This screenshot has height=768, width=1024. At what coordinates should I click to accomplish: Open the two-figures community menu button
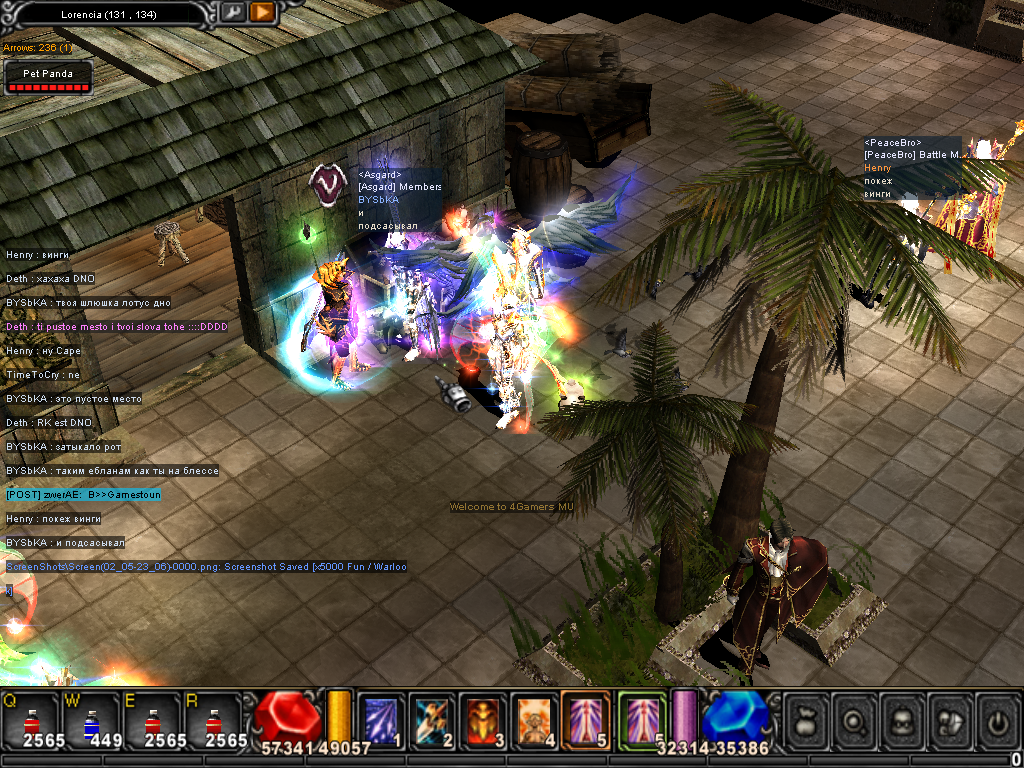[951, 720]
